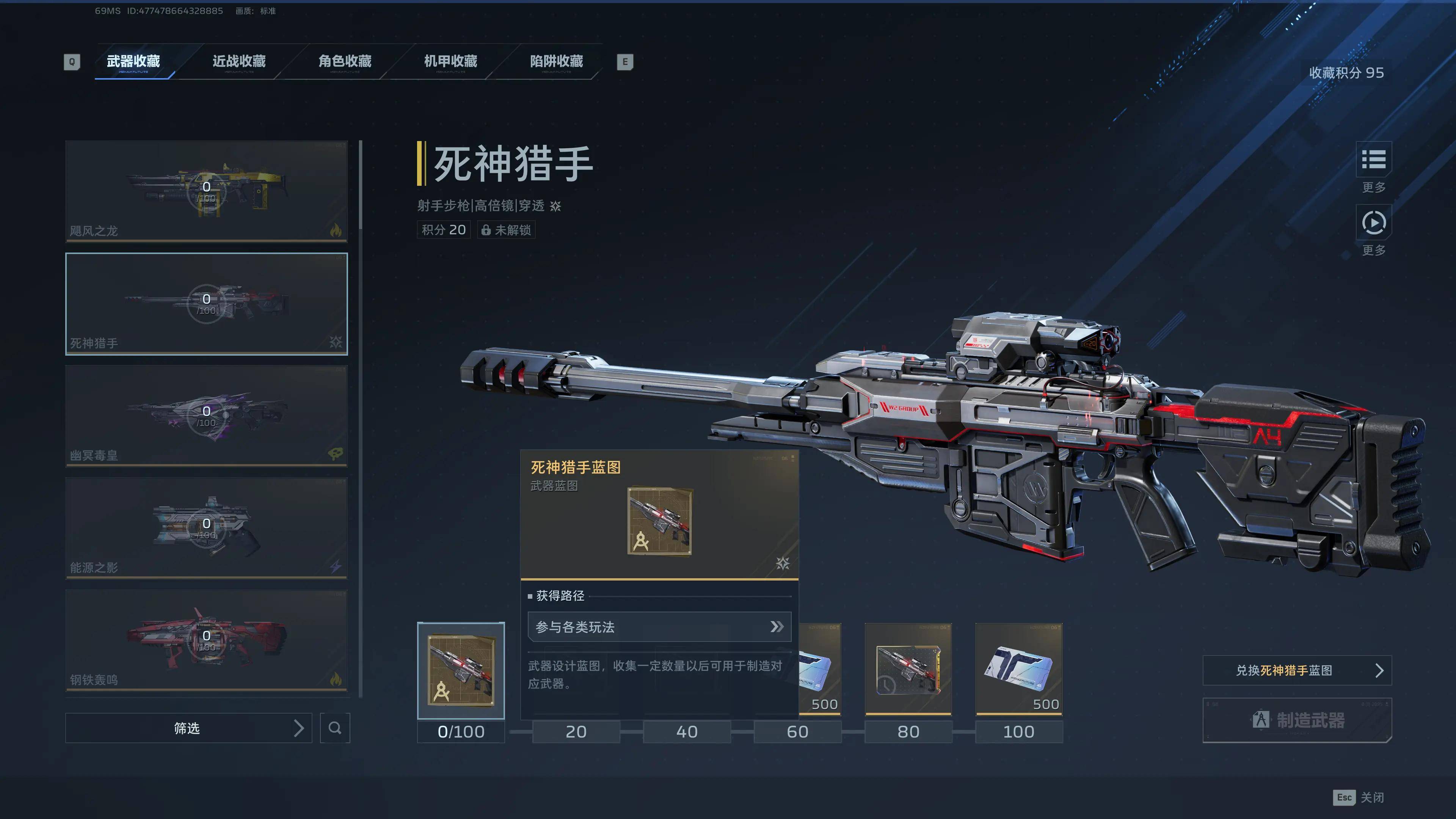Pick the 能源之影 weapon card
The width and height of the screenshot is (1456, 819).
[x=206, y=528]
